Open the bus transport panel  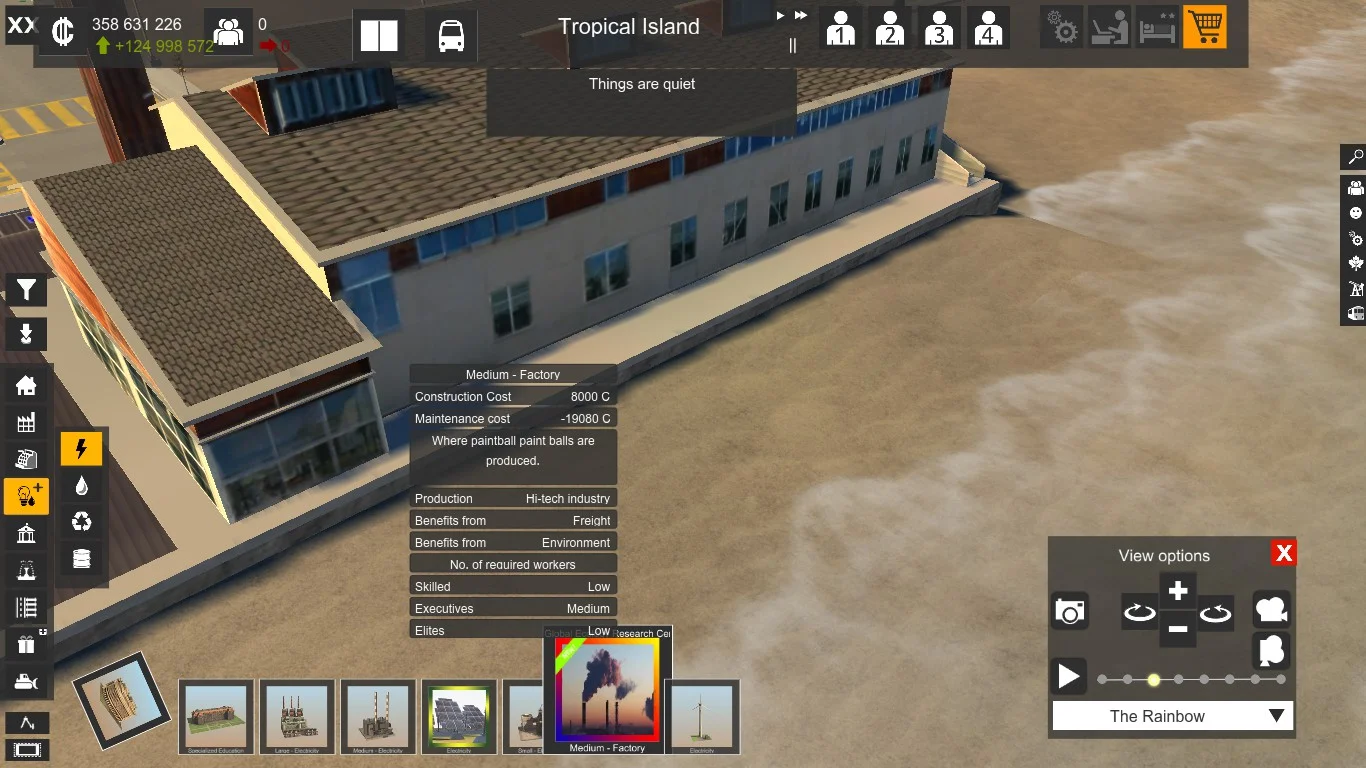(451, 36)
